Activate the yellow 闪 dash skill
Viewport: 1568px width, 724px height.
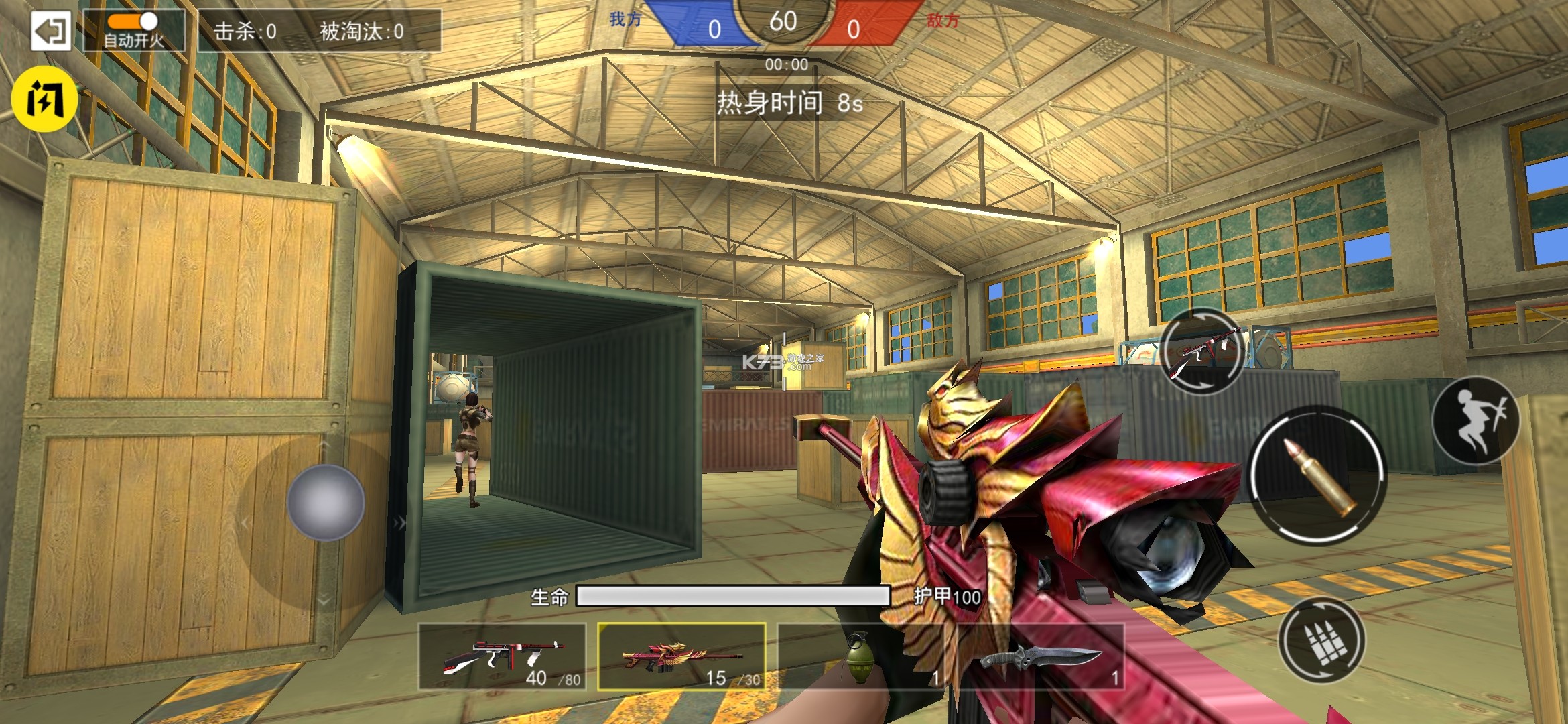tap(44, 99)
